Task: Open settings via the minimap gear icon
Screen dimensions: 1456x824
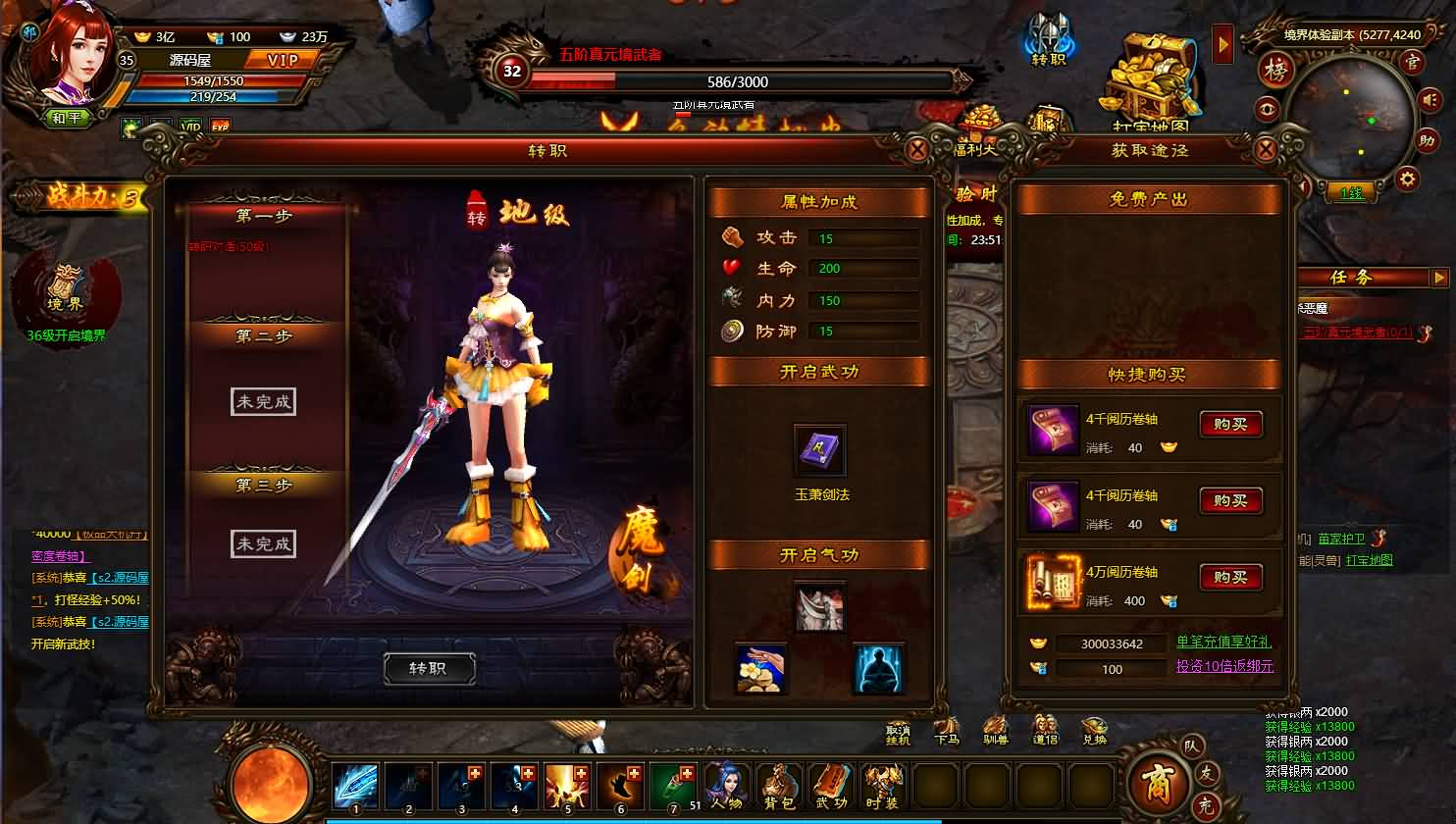Action: 1407,179
